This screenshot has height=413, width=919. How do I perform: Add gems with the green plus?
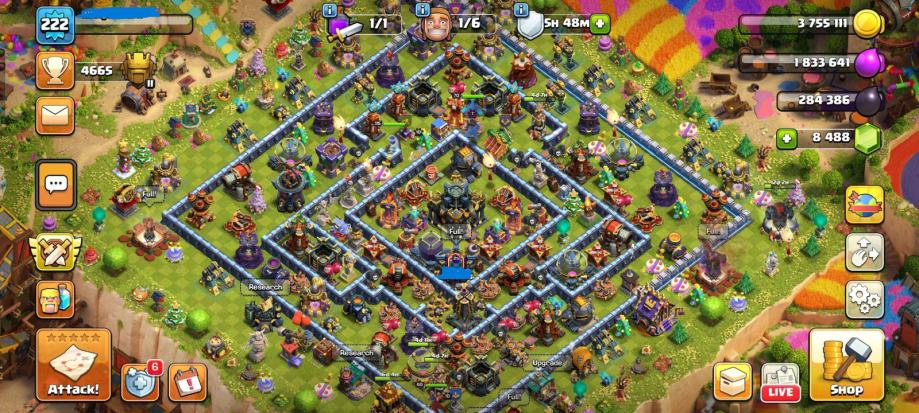click(787, 138)
